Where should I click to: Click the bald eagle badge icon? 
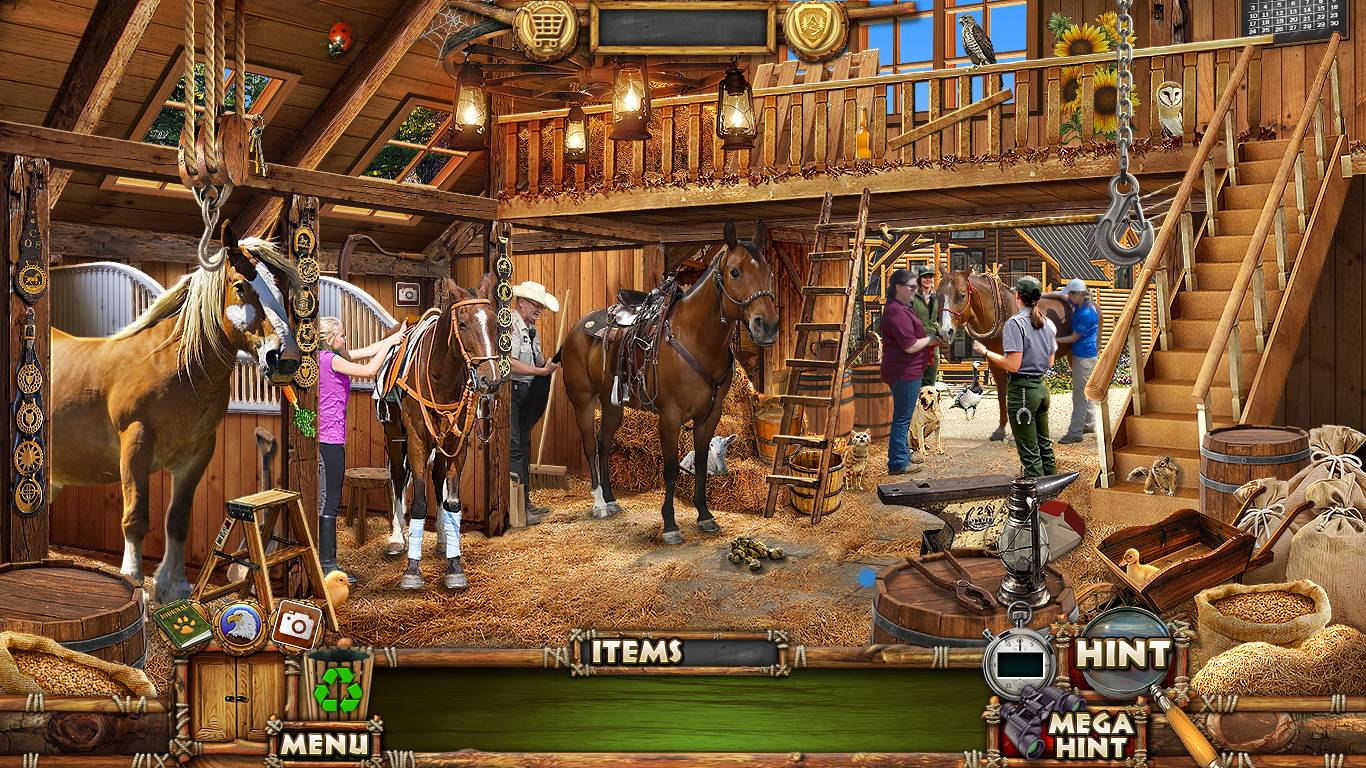pos(240,626)
